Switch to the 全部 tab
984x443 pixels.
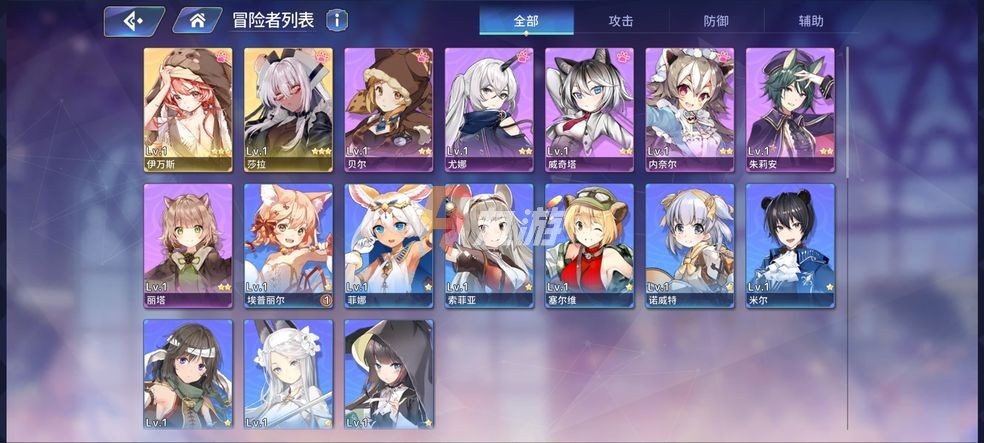point(526,20)
